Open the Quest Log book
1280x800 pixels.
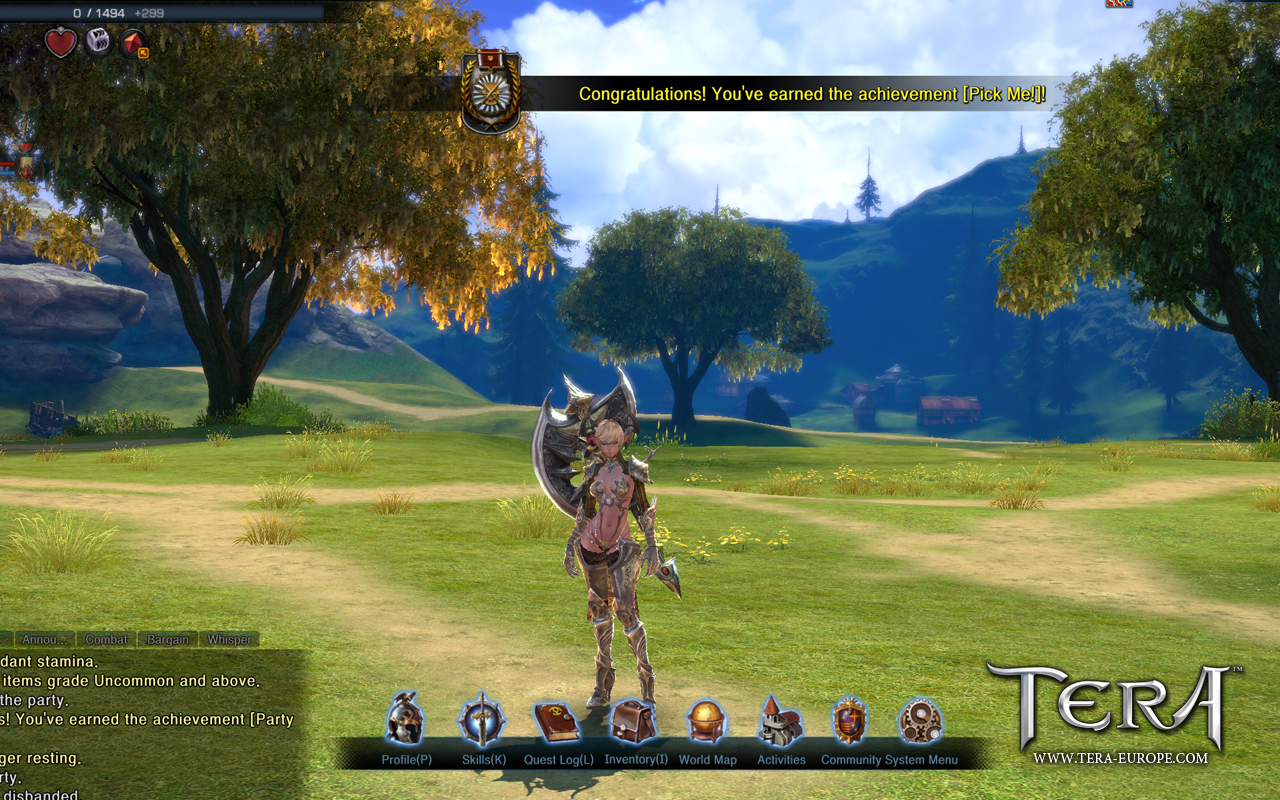pyautogui.click(x=557, y=720)
